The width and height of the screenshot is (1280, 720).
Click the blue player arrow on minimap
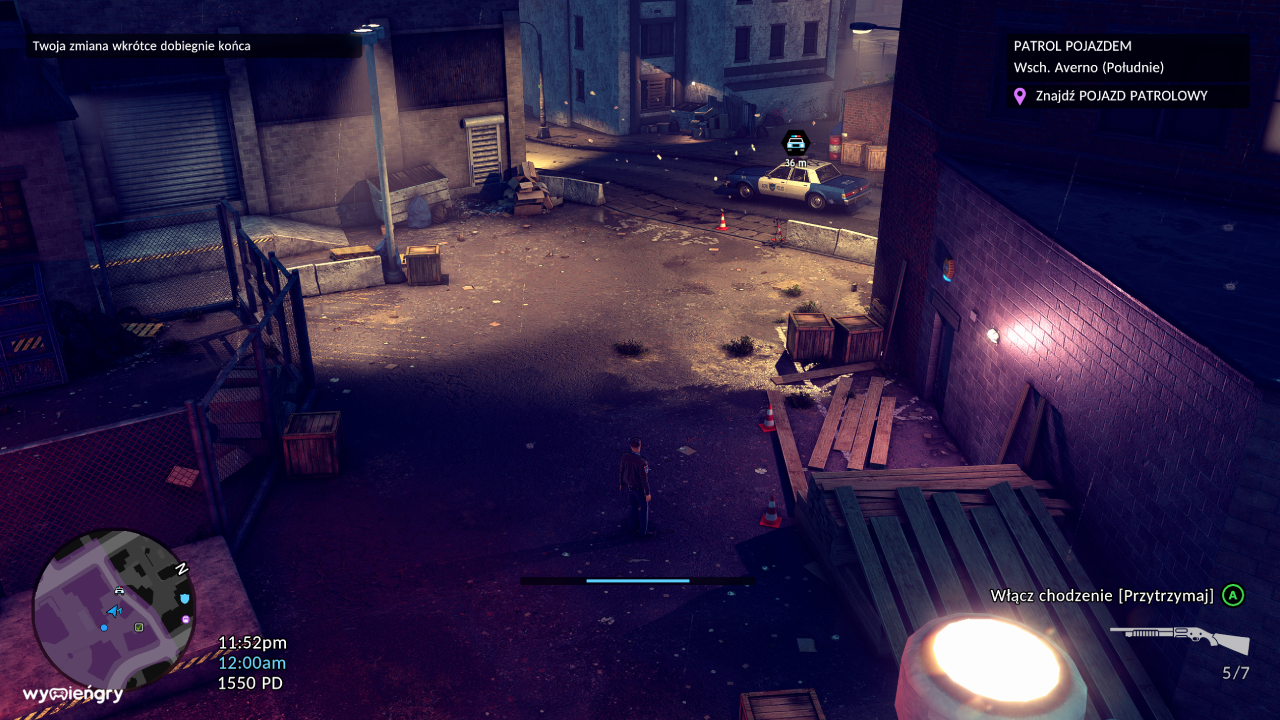(x=115, y=610)
